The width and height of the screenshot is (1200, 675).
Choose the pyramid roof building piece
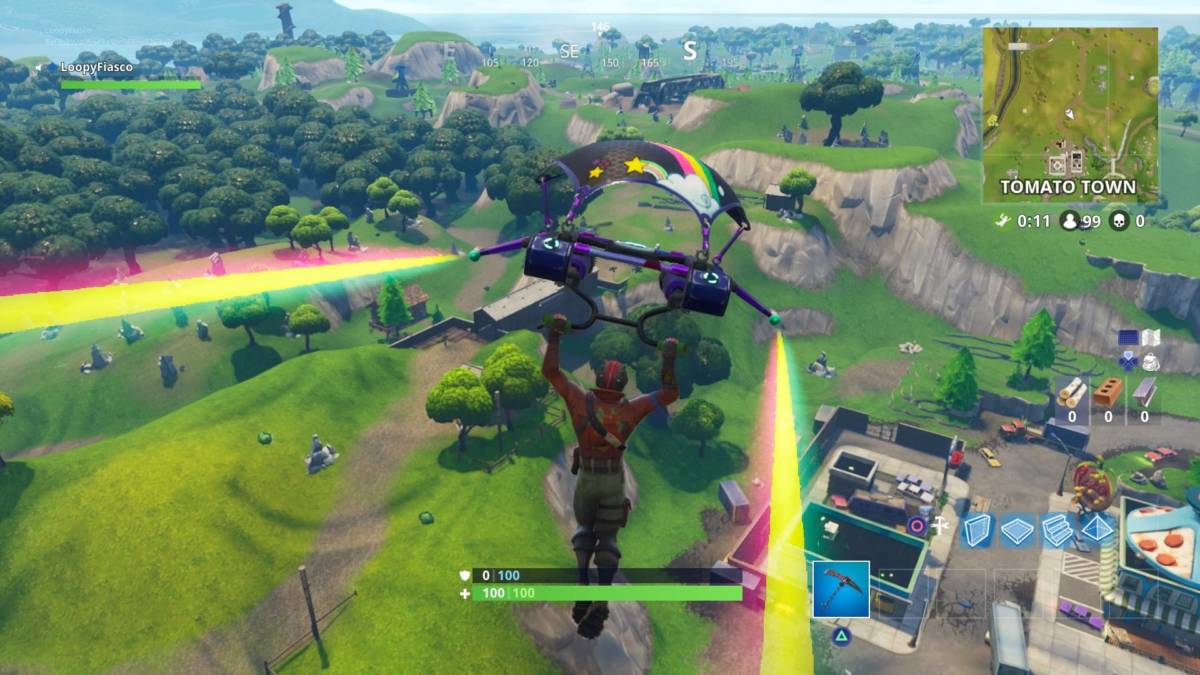(x=1097, y=529)
